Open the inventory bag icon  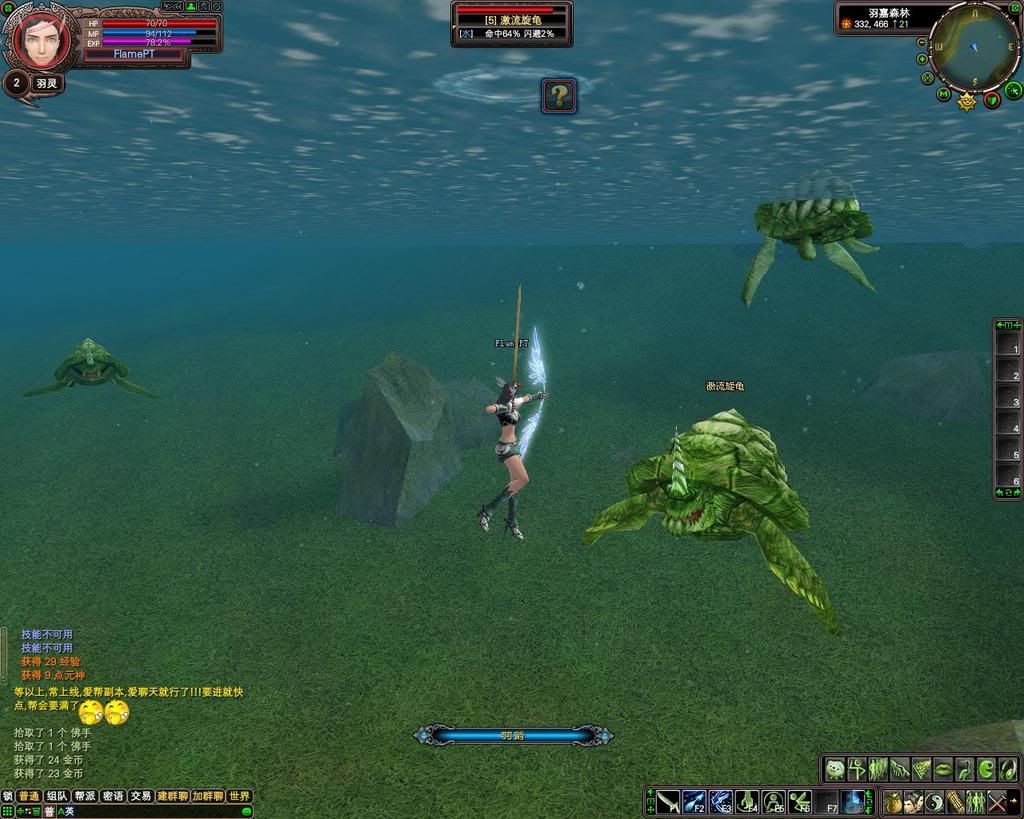pyautogui.click(x=893, y=802)
